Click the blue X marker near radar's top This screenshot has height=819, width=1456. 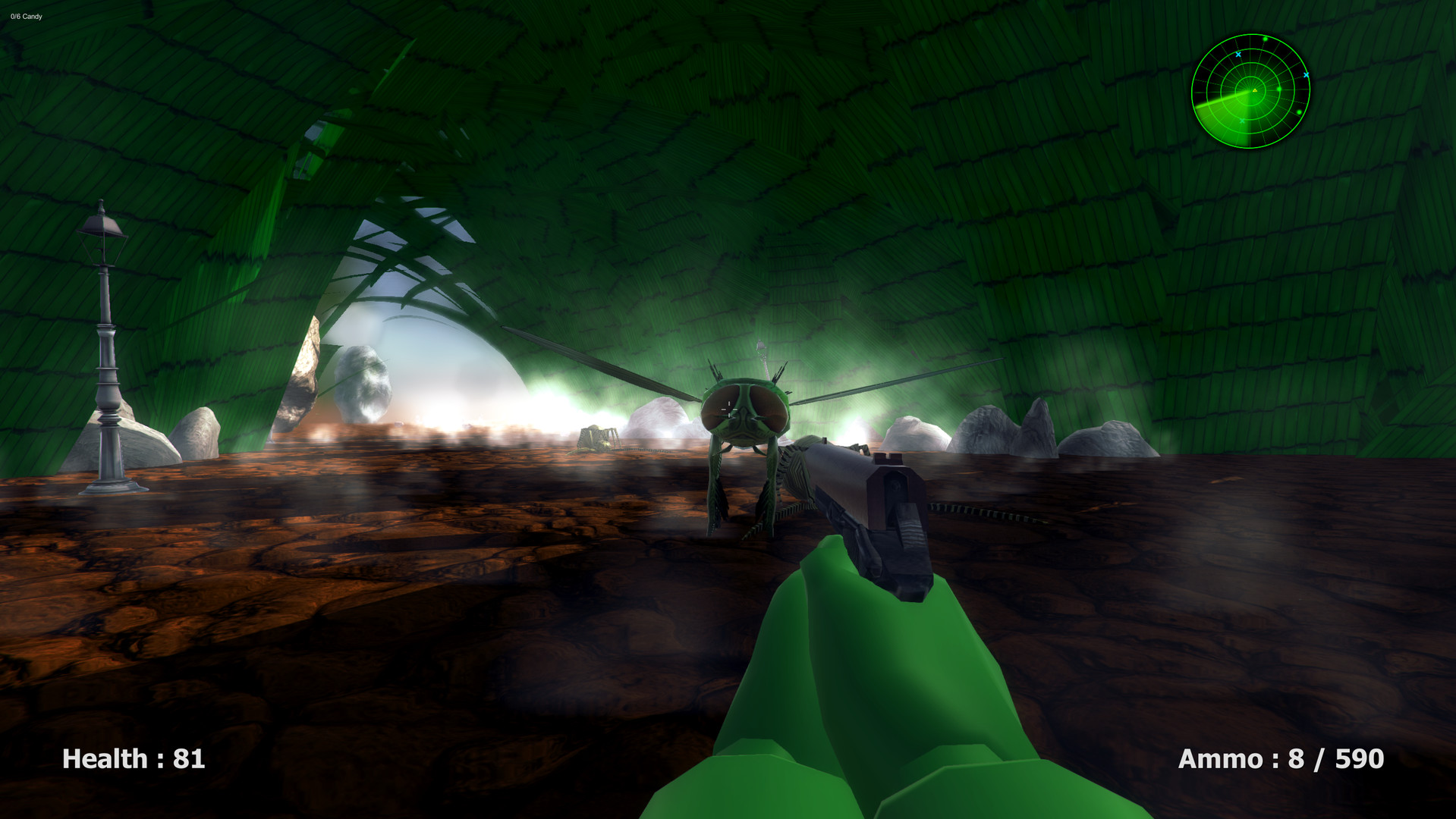[1238, 55]
